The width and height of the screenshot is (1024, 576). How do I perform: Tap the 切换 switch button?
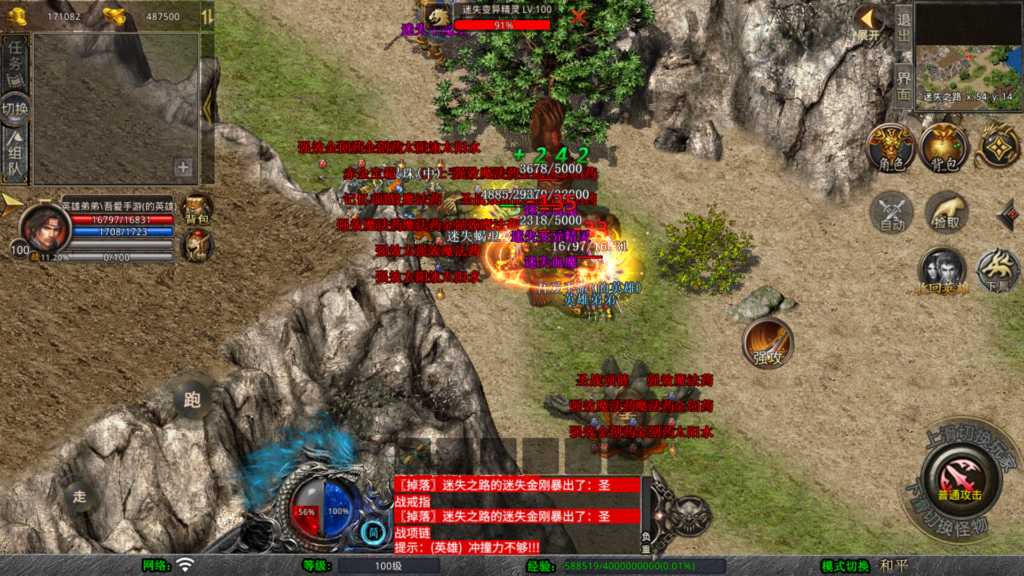point(15,109)
